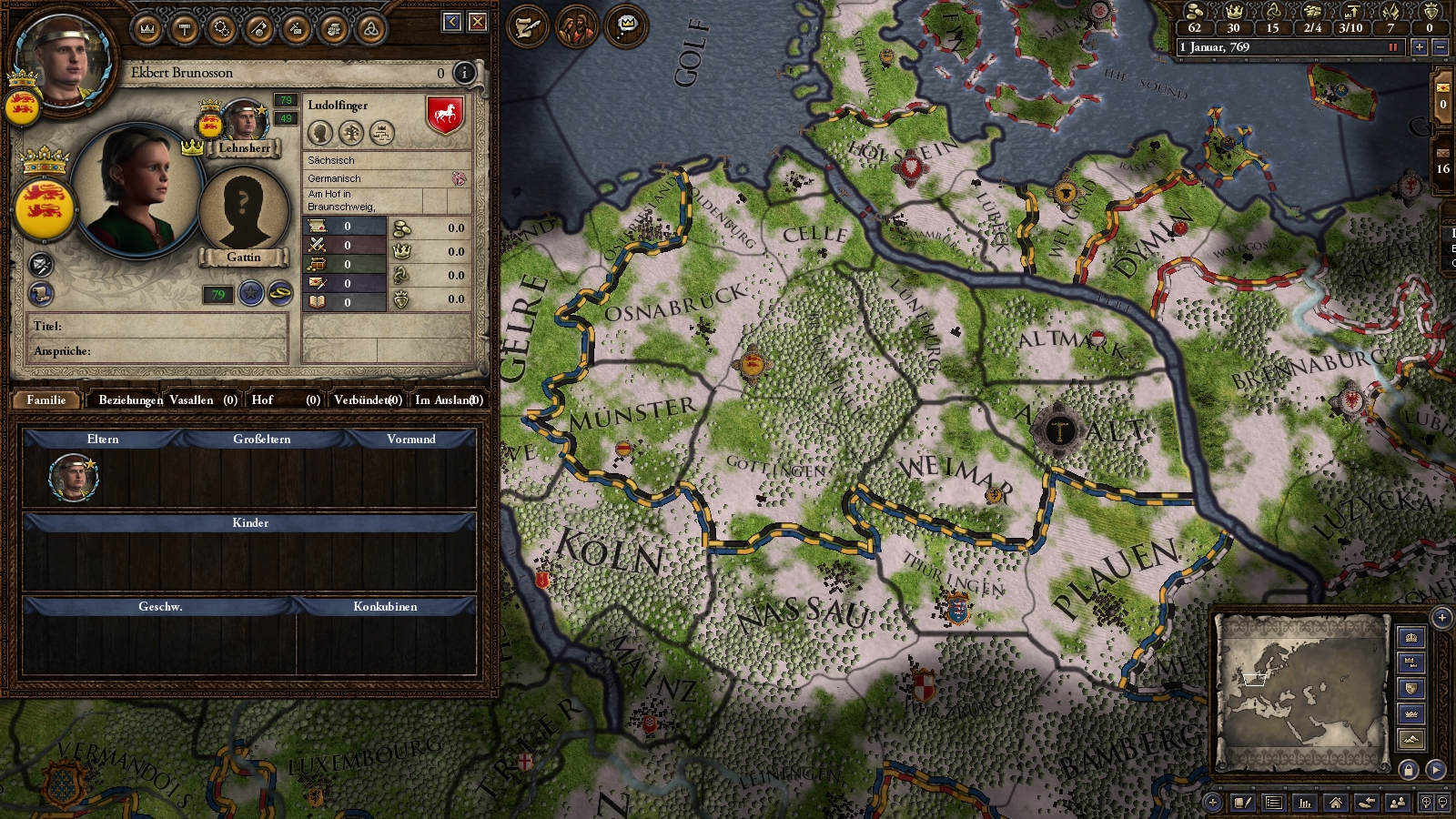The image size is (1456, 819).
Task: Increase game speed with the plus button
Action: pyautogui.click(x=1419, y=47)
